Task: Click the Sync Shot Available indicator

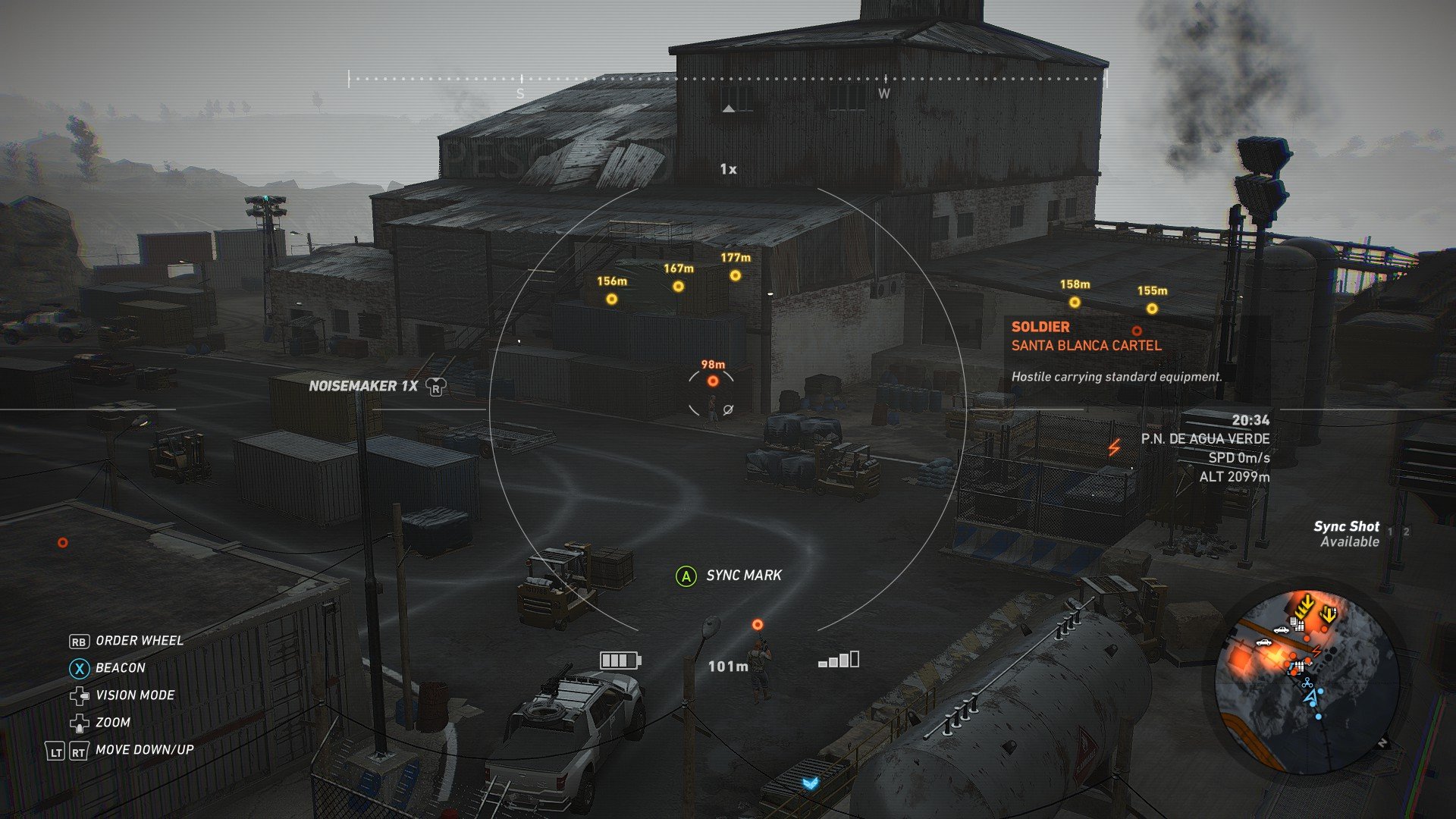Action: [x=1349, y=534]
